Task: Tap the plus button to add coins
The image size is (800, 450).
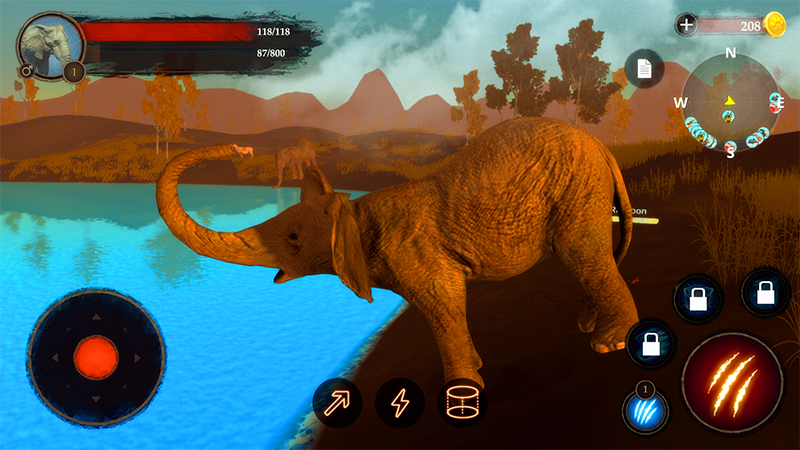Action: click(686, 25)
